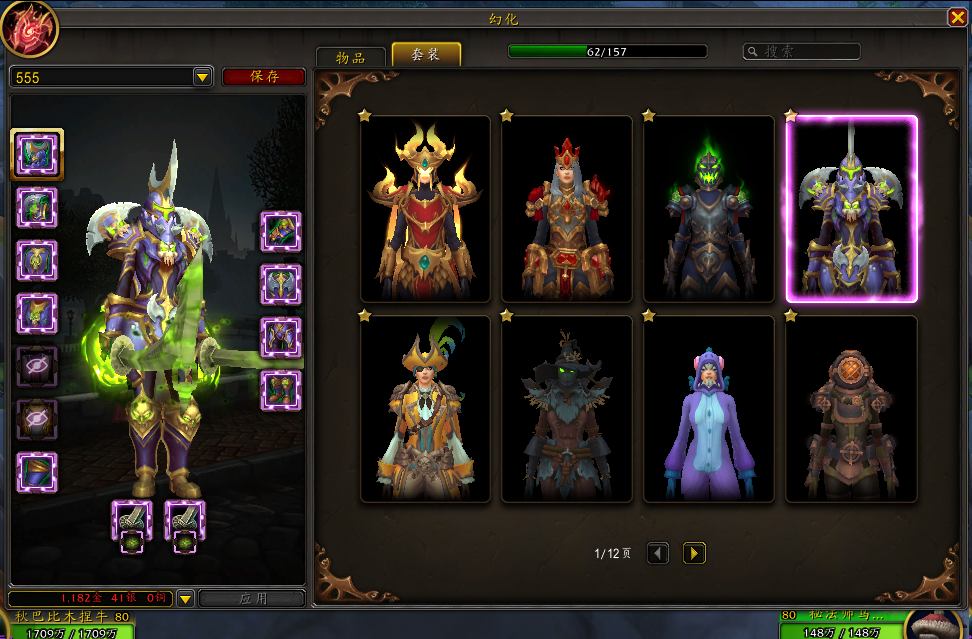Save the outfit with 保存 button
Viewport: 972px width, 639px height.
[x=264, y=77]
